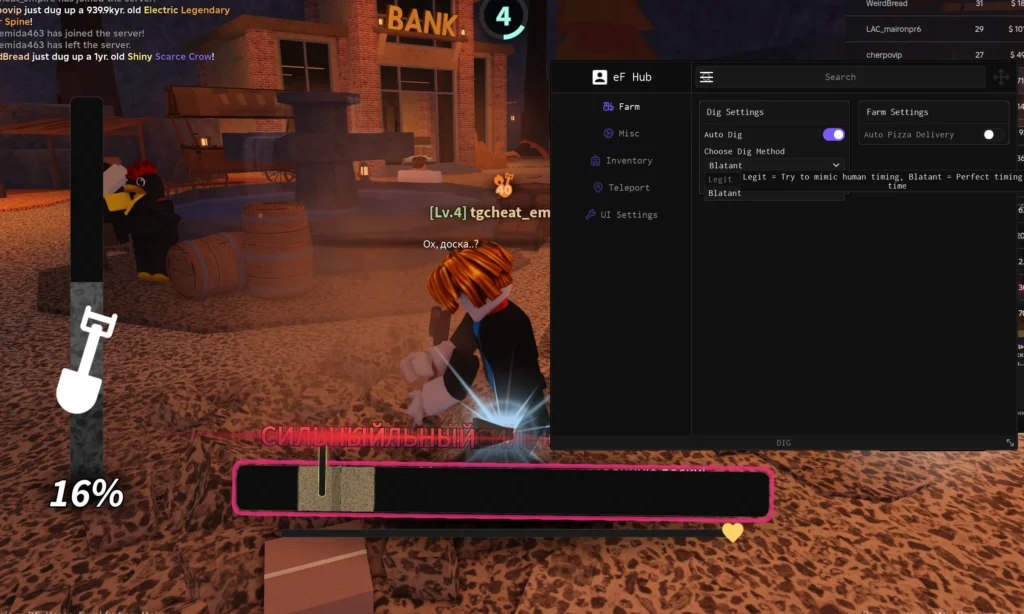This screenshot has height=614, width=1024.
Task: Toggle the Auto Dig switch
Action: [x=833, y=134]
